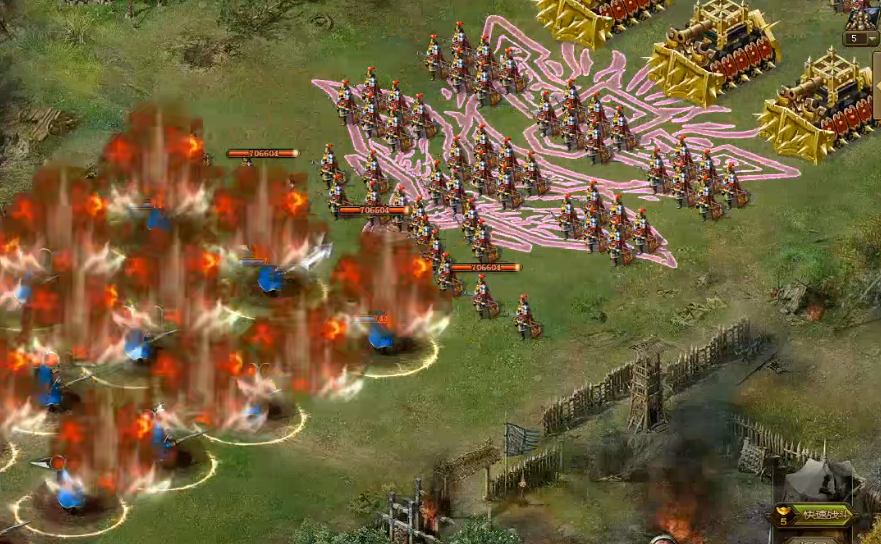Open the dropdown showing number 5
This screenshot has height=544, width=881.
(x=861, y=39)
